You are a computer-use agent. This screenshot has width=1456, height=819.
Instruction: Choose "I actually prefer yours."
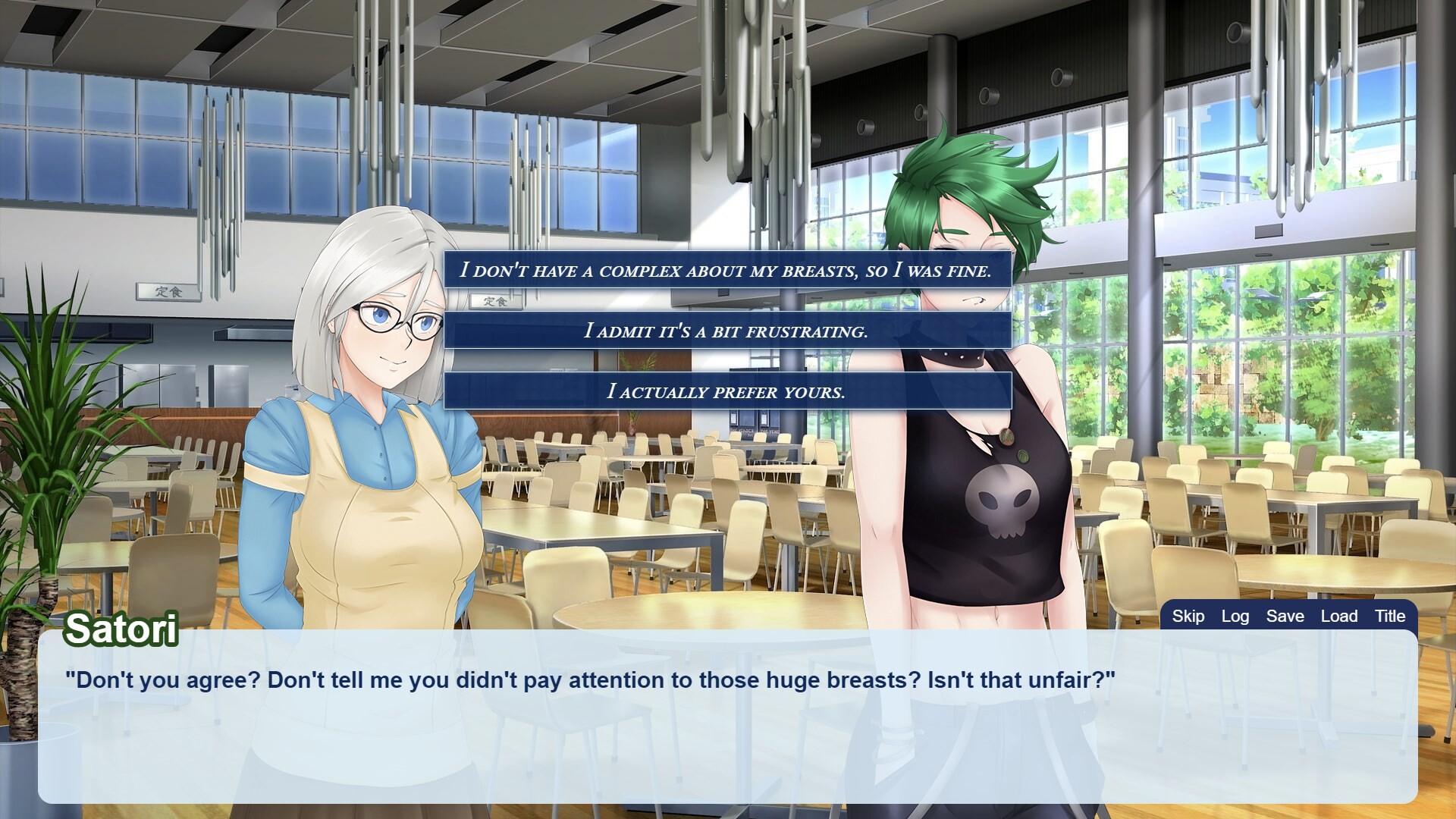coord(726,392)
